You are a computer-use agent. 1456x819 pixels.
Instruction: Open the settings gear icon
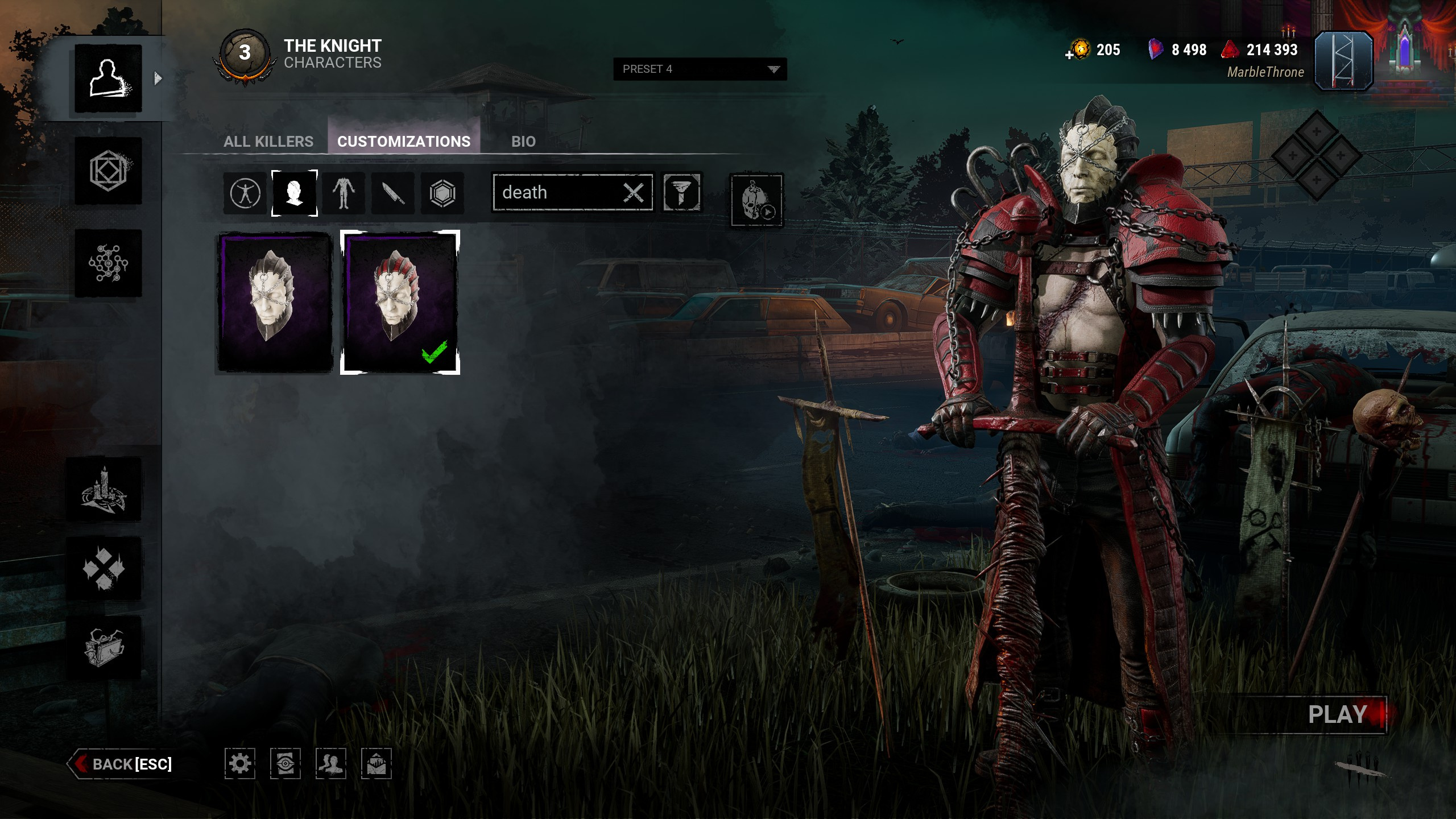239,763
